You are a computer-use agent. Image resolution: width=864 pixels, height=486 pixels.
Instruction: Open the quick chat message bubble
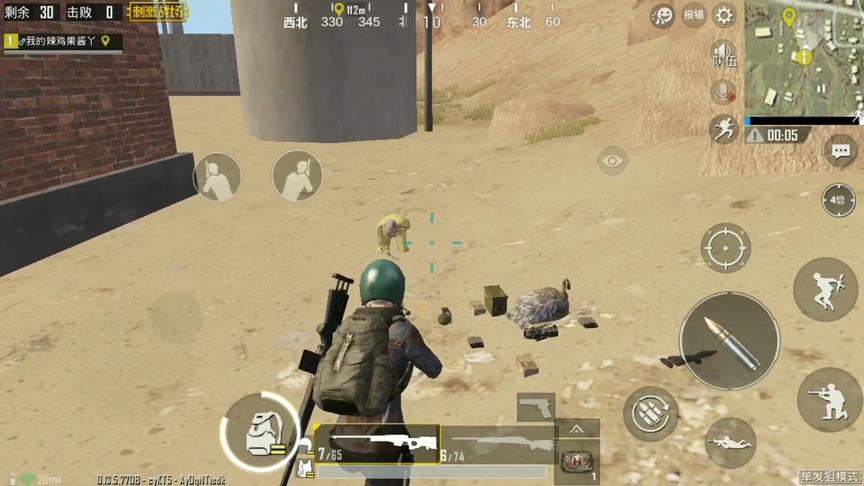[840, 151]
